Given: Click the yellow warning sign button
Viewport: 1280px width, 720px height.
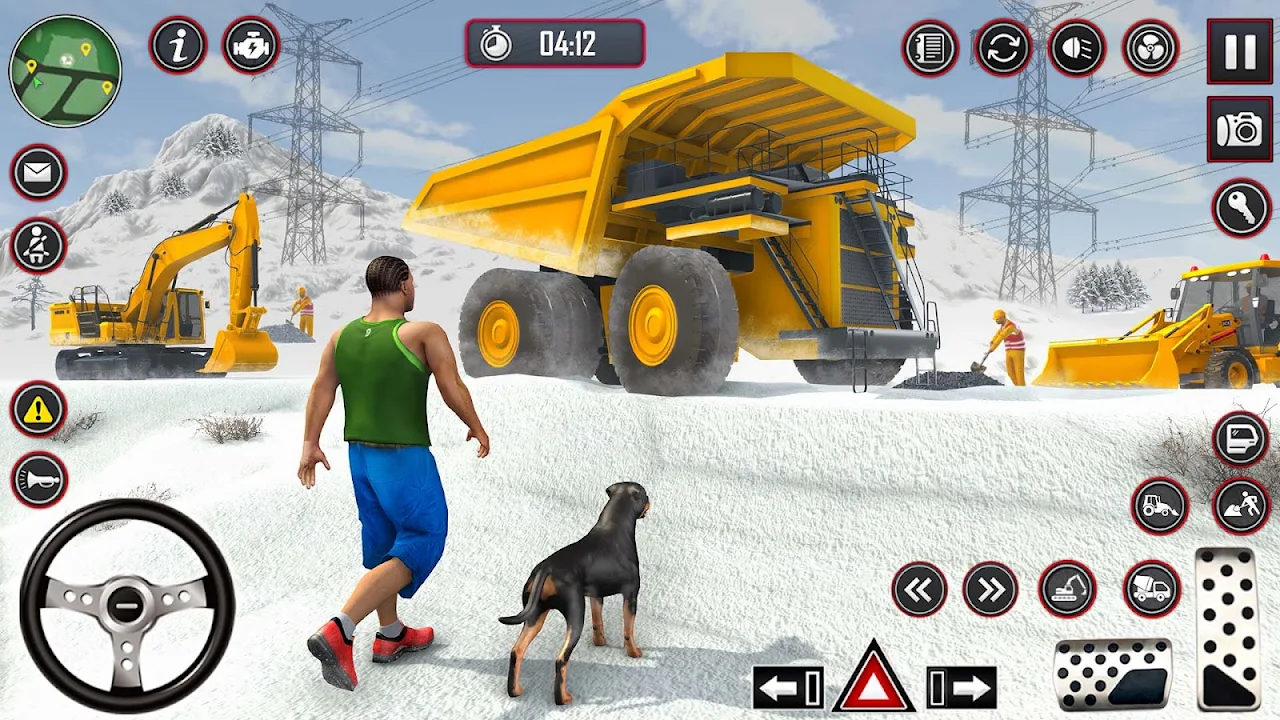Looking at the screenshot, I should [x=39, y=410].
